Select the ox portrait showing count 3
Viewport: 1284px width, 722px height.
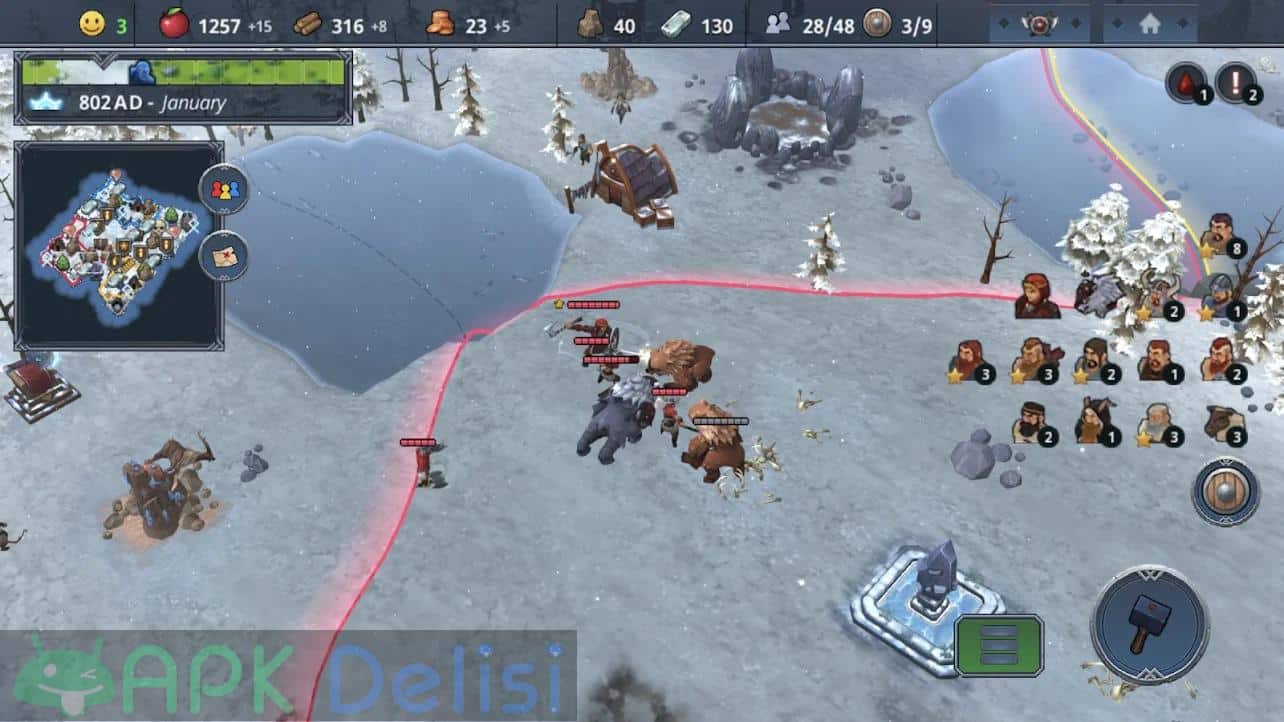click(1222, 424)
